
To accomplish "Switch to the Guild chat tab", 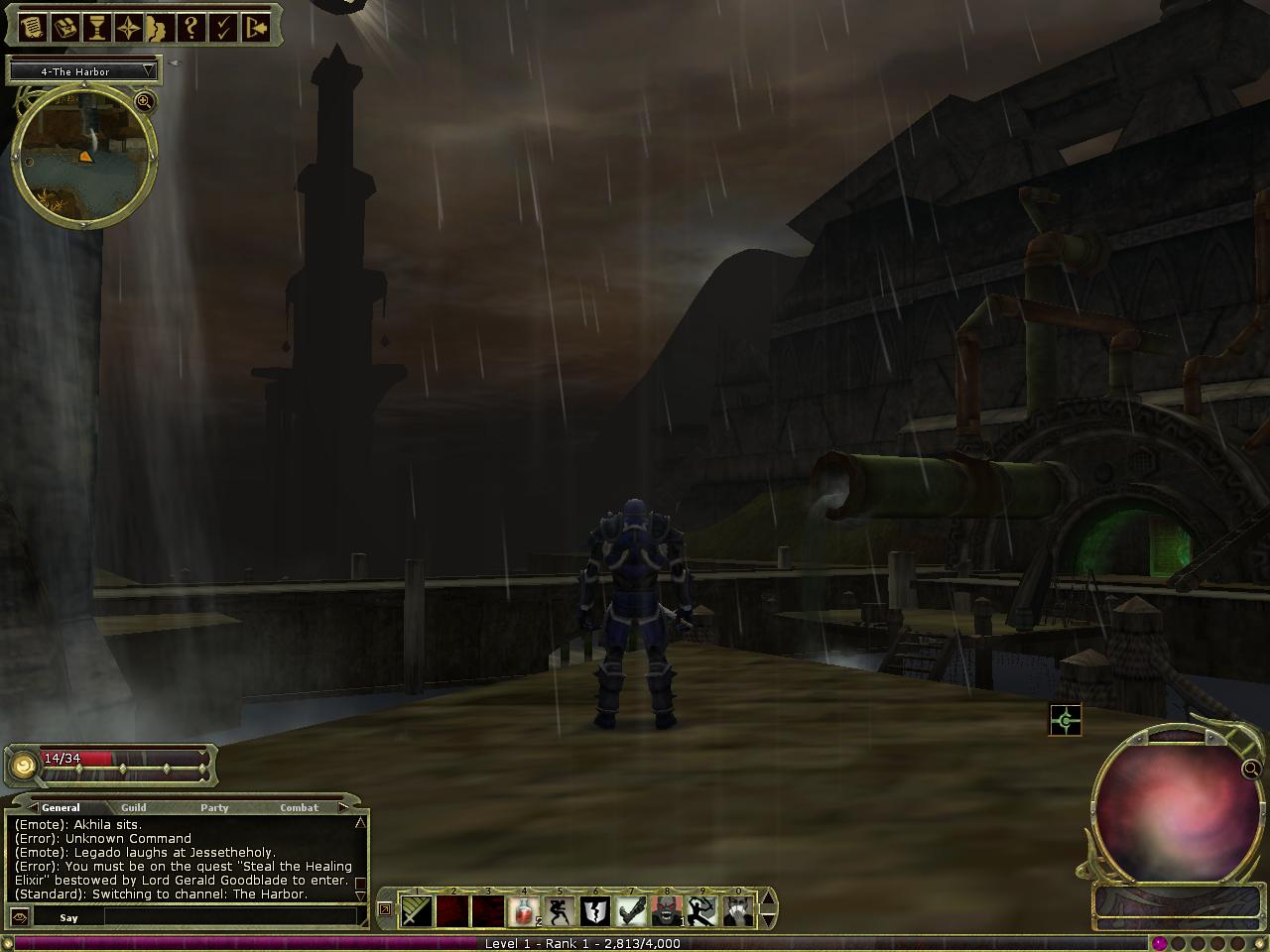I will (134, 808).
